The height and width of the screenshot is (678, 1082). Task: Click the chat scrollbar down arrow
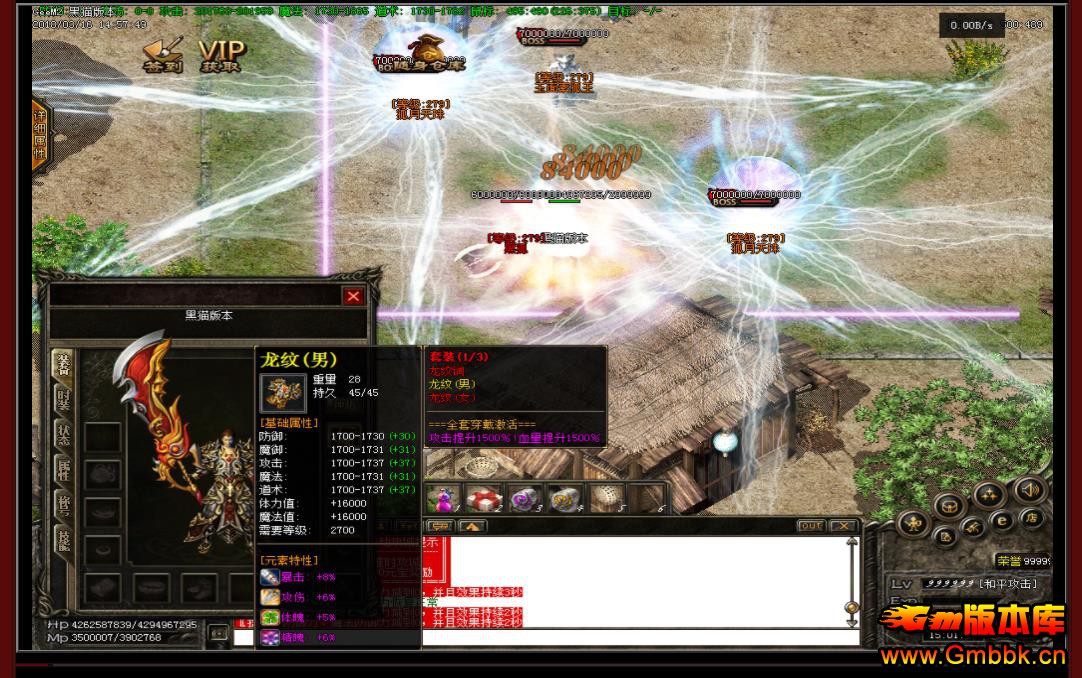(852, 621)
